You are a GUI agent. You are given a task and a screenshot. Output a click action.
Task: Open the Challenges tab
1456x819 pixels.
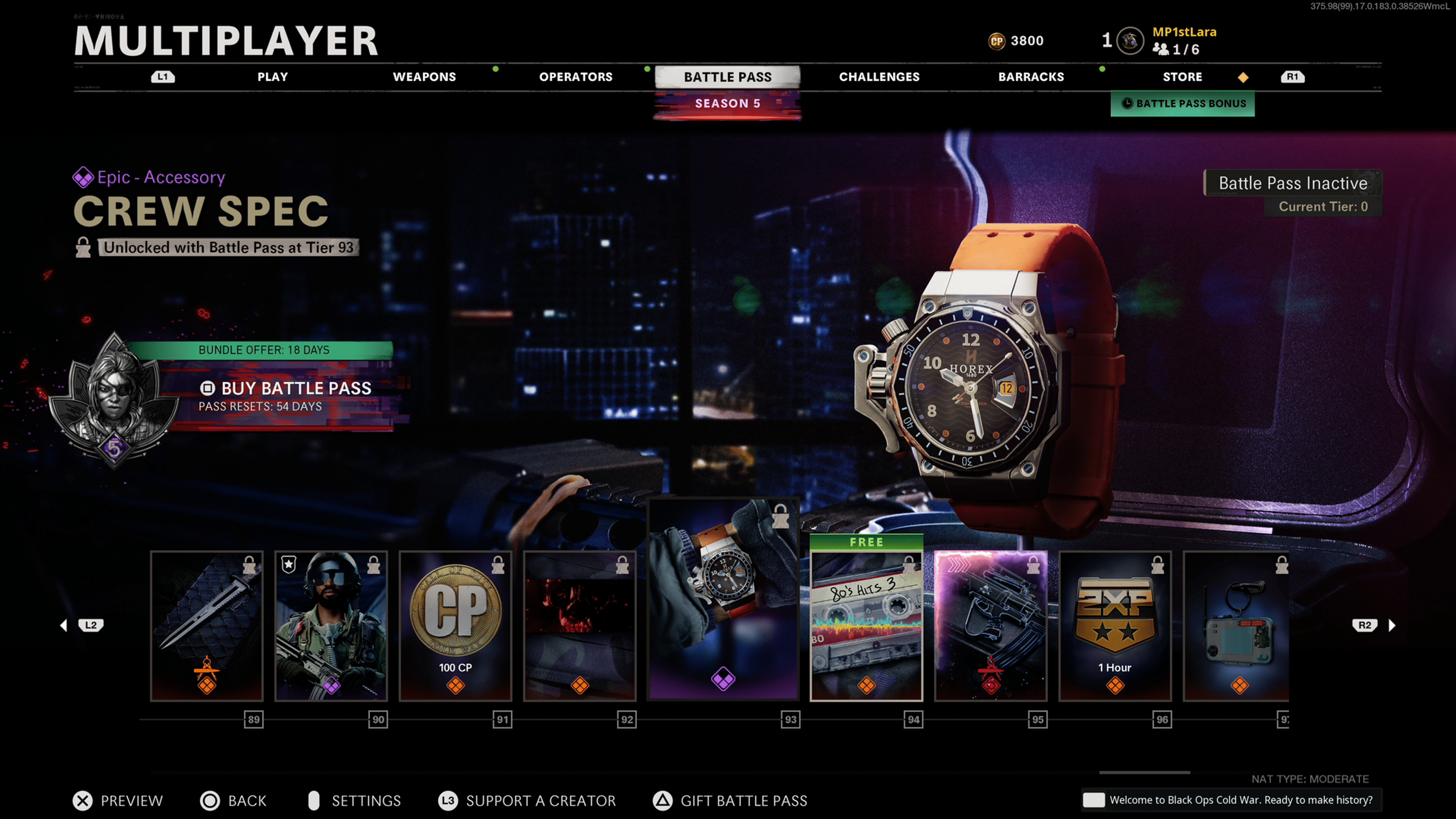click(x=879, y=77)
